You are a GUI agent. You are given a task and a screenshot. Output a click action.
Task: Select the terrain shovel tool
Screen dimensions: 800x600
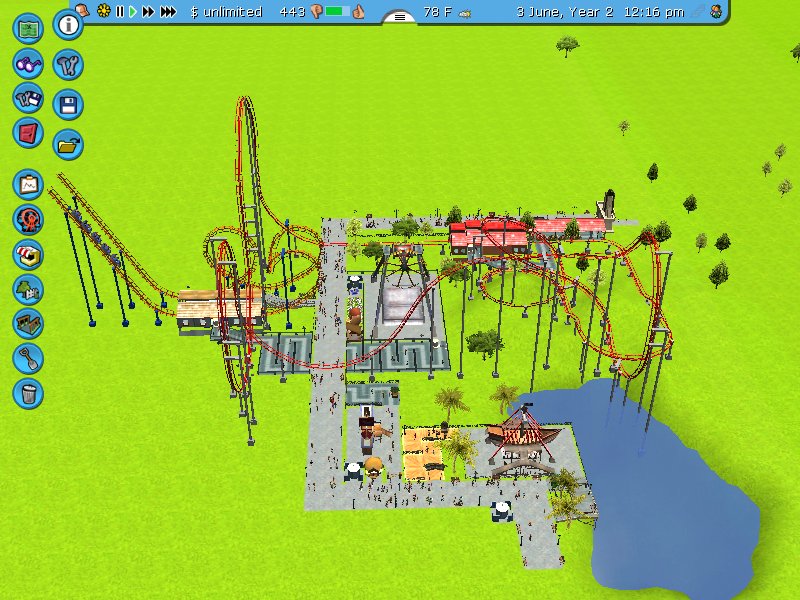[28, 357]
